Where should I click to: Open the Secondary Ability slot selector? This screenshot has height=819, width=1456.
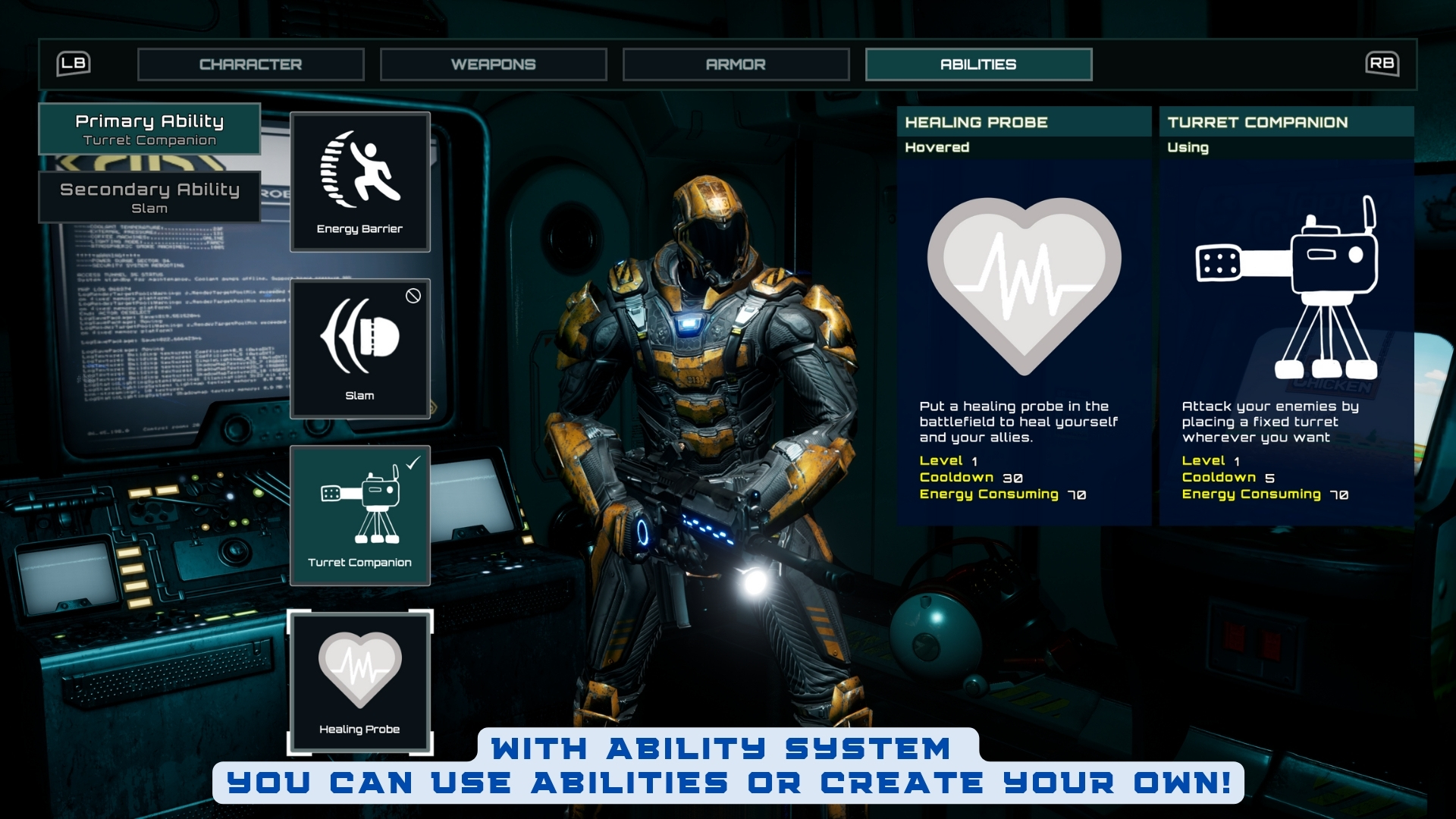[149, 196]
